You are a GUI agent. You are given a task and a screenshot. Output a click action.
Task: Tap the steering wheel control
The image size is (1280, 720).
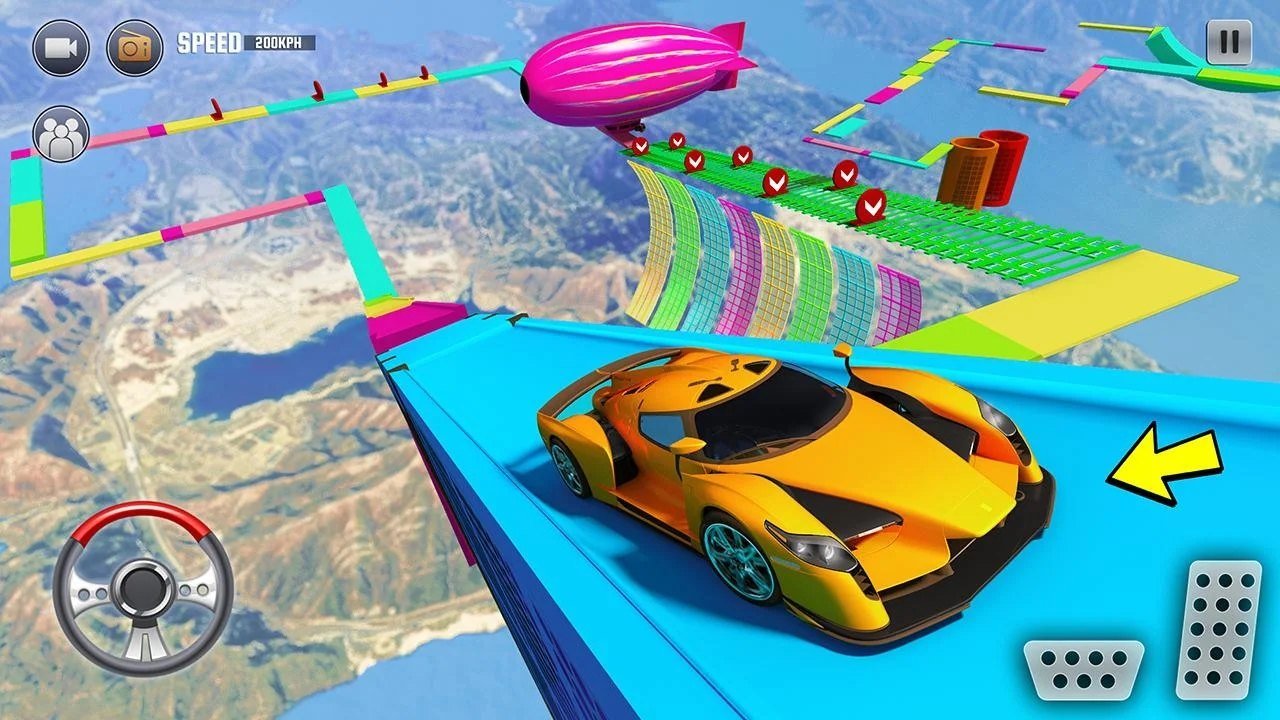[x=143, y=588]
